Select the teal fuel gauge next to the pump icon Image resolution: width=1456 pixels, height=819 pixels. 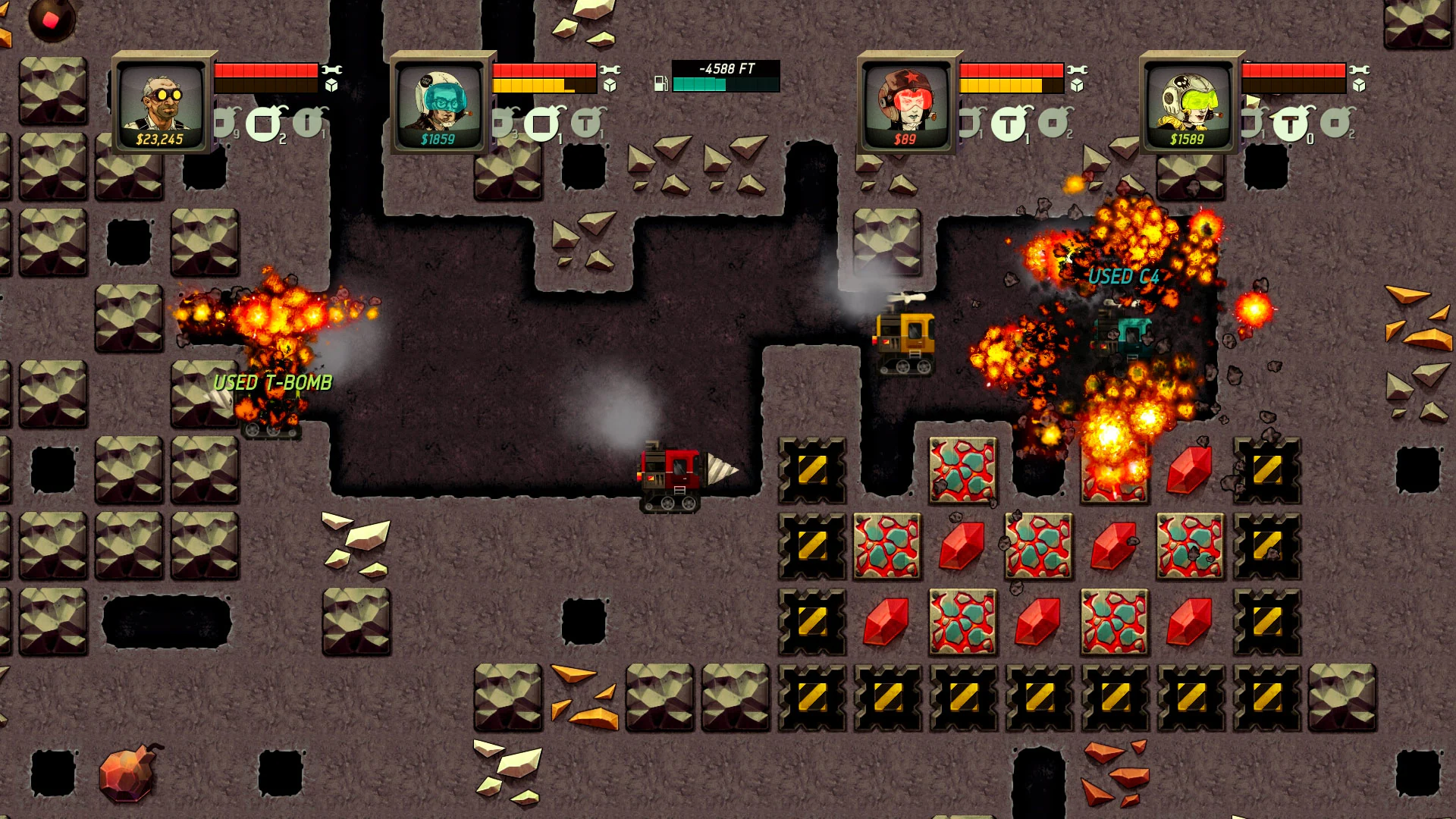[x=698, y=86]
